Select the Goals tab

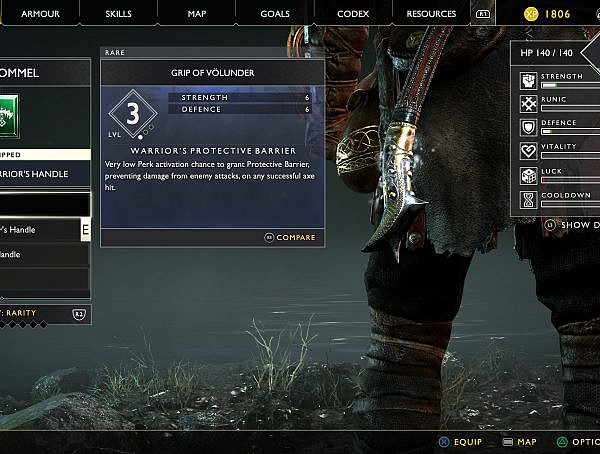pyautogui.click(x=274, y=14)
